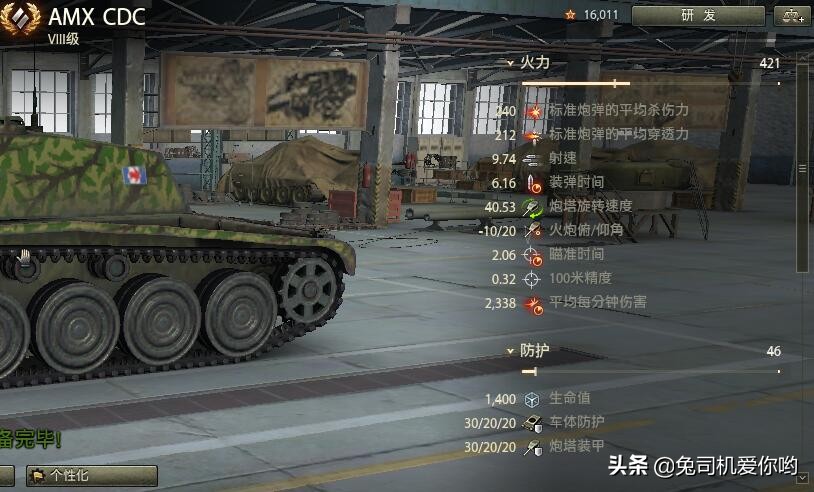Add this tank to comparison via scales icon
Screen dimensions: 814x492
(793, 15)
